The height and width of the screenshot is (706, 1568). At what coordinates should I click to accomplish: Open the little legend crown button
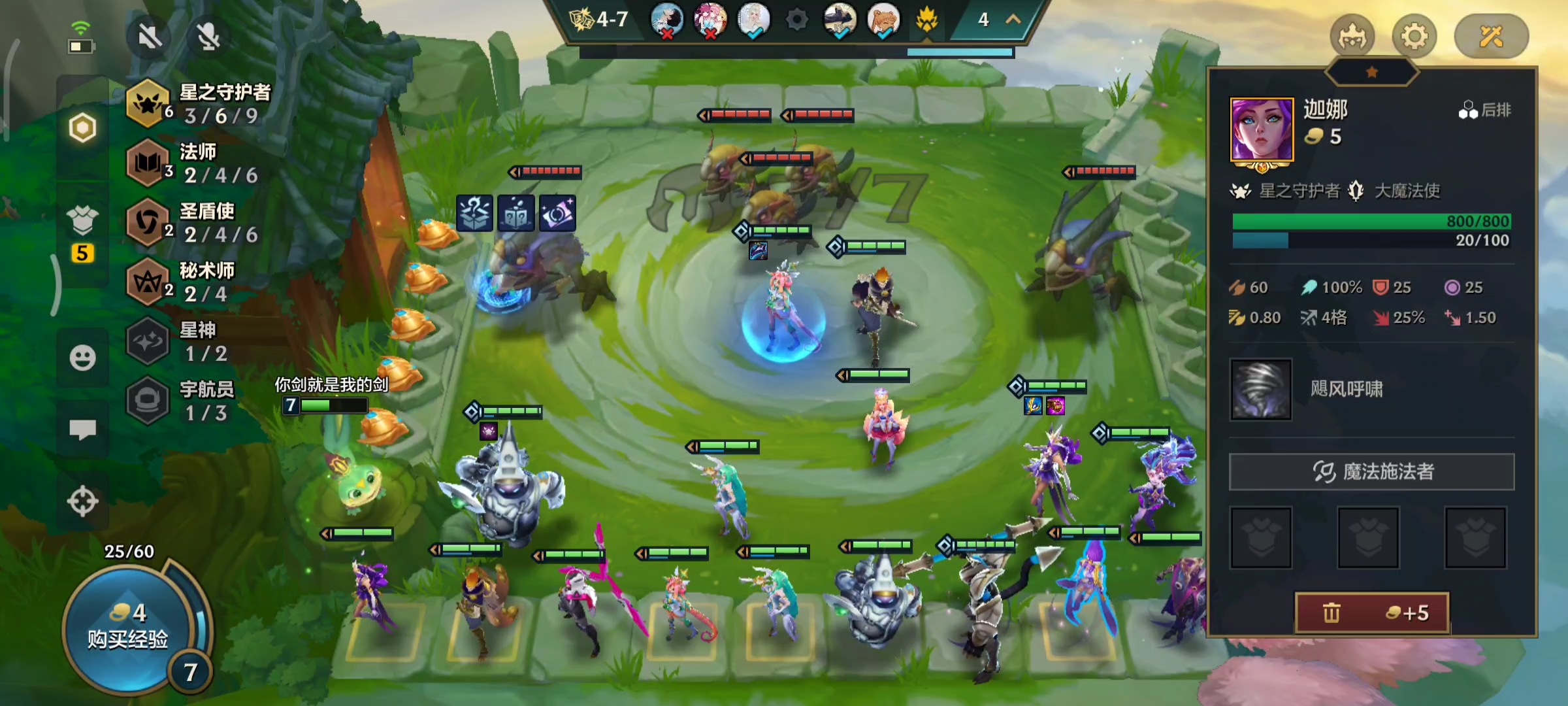click(x=1352, y=37)
